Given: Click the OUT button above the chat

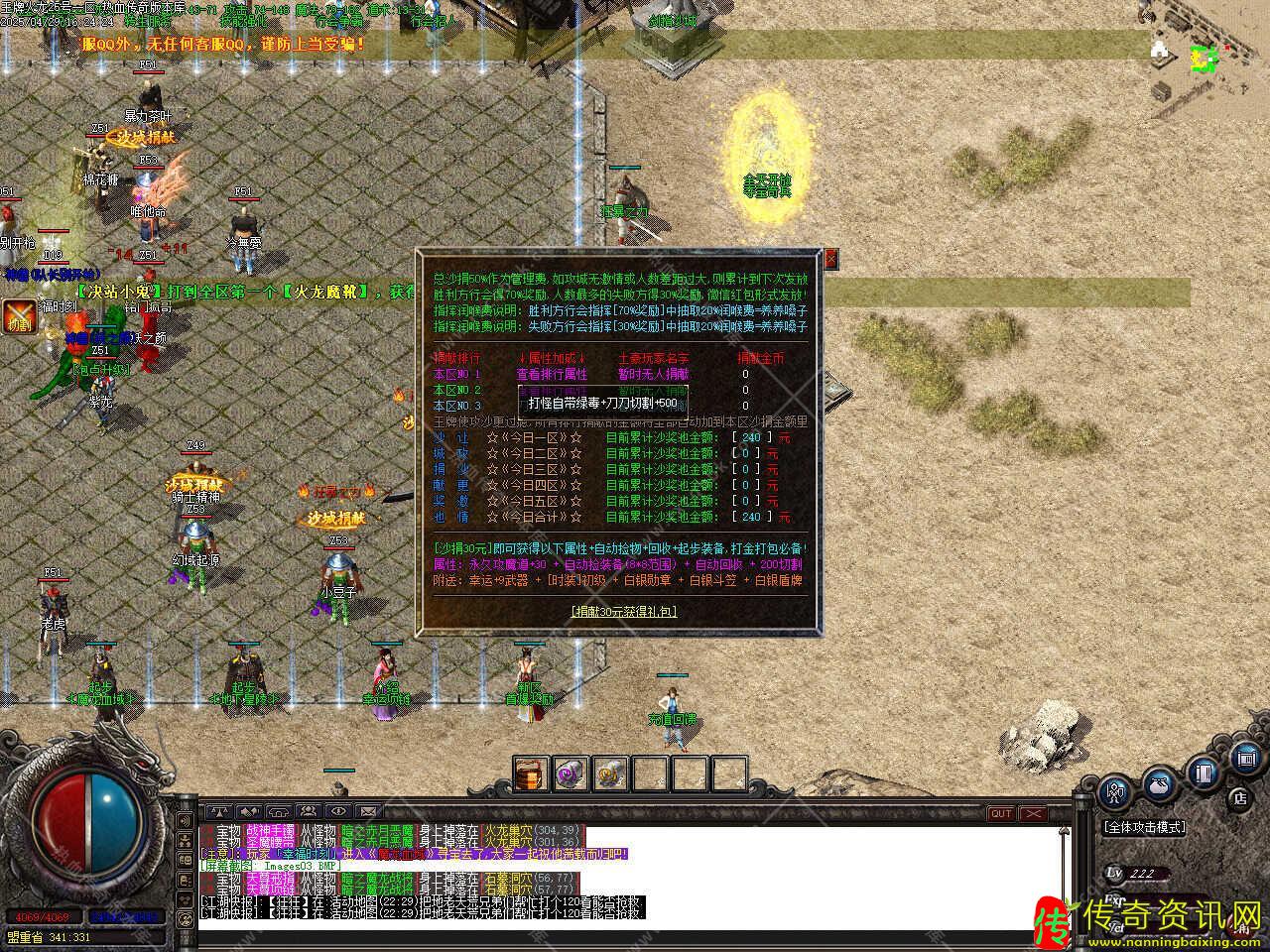Looking at the screenshot, I should pos(1001,813).
